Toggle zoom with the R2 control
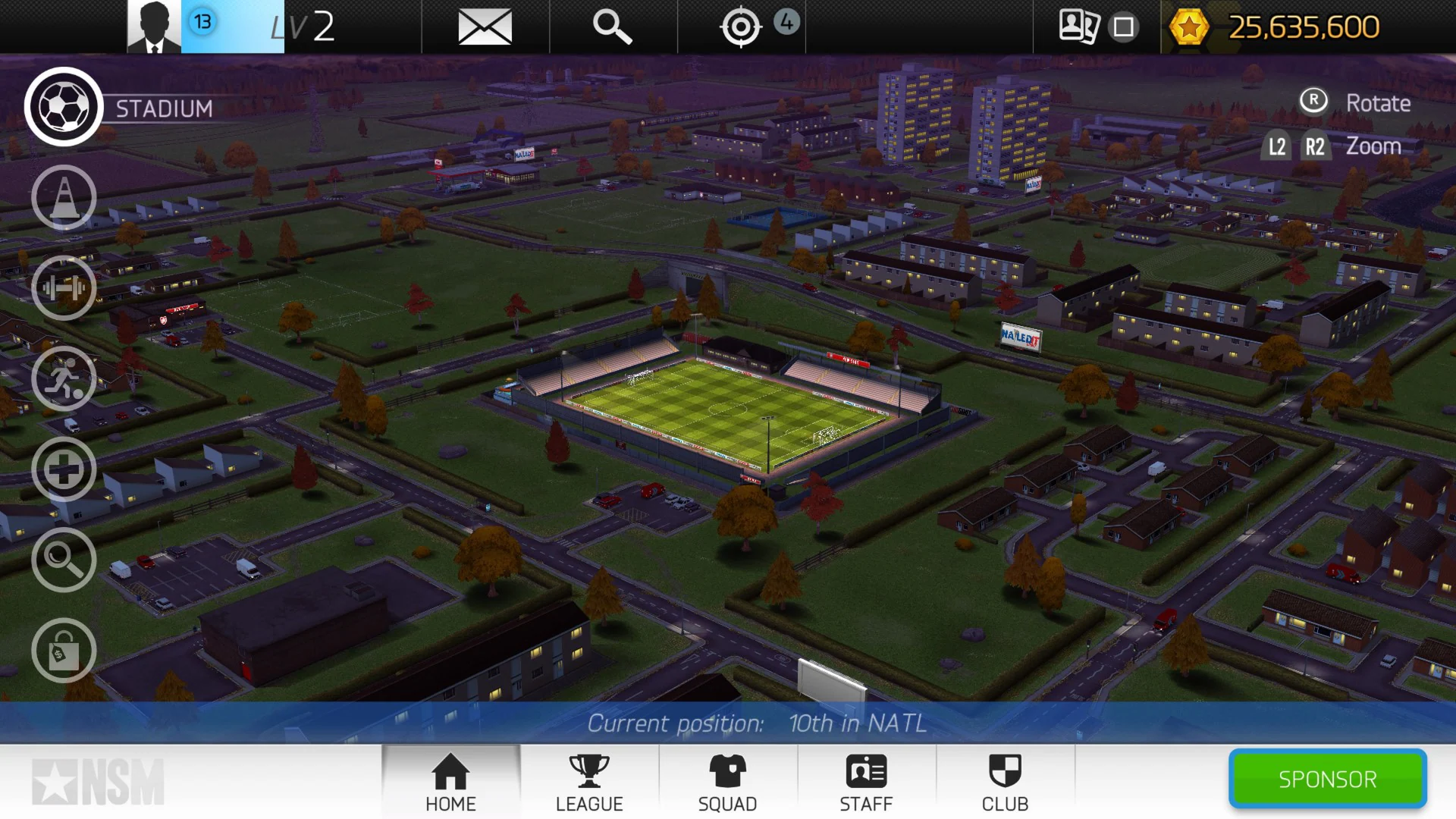Screen dimensions: 1456x819 (1315, 146)
